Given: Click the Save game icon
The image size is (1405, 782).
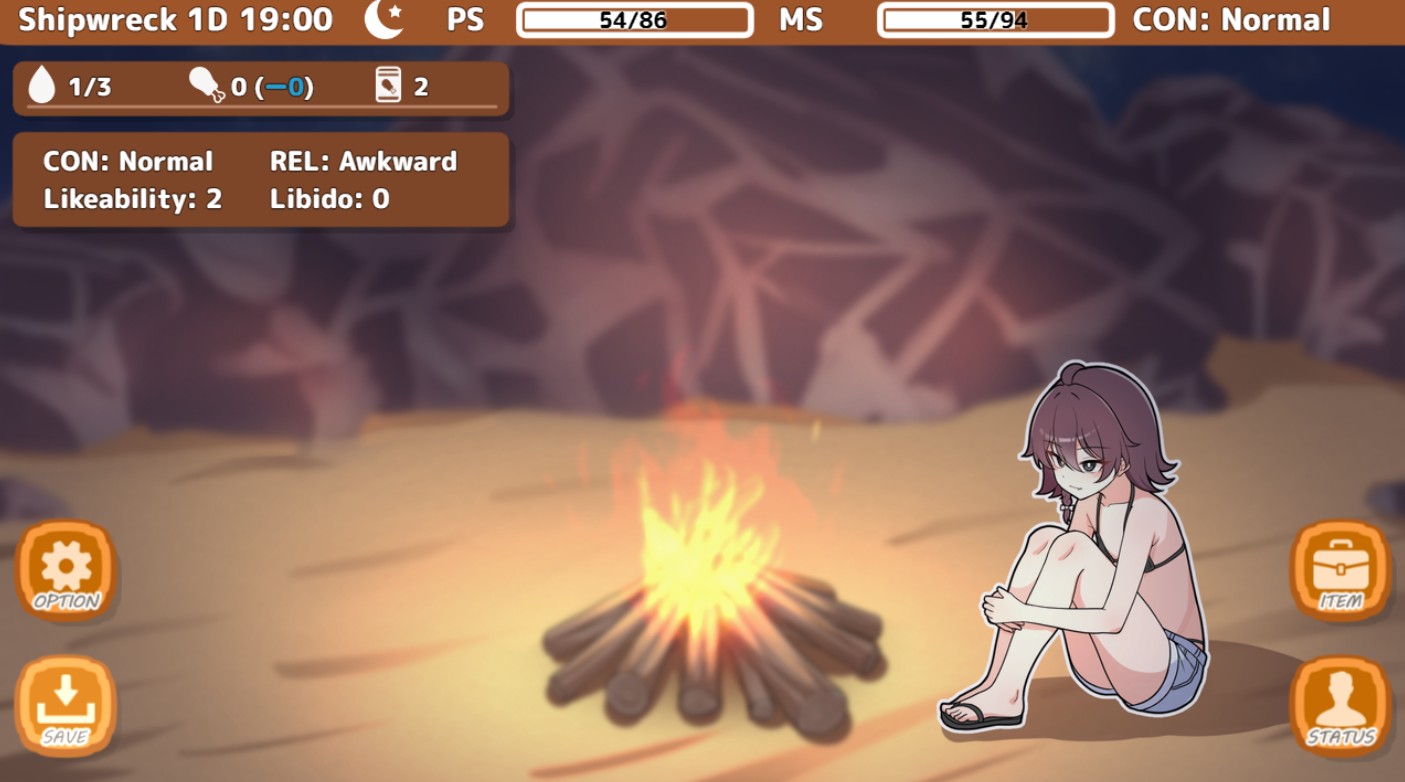Looking at the screenshot, I should click(64, 705).
